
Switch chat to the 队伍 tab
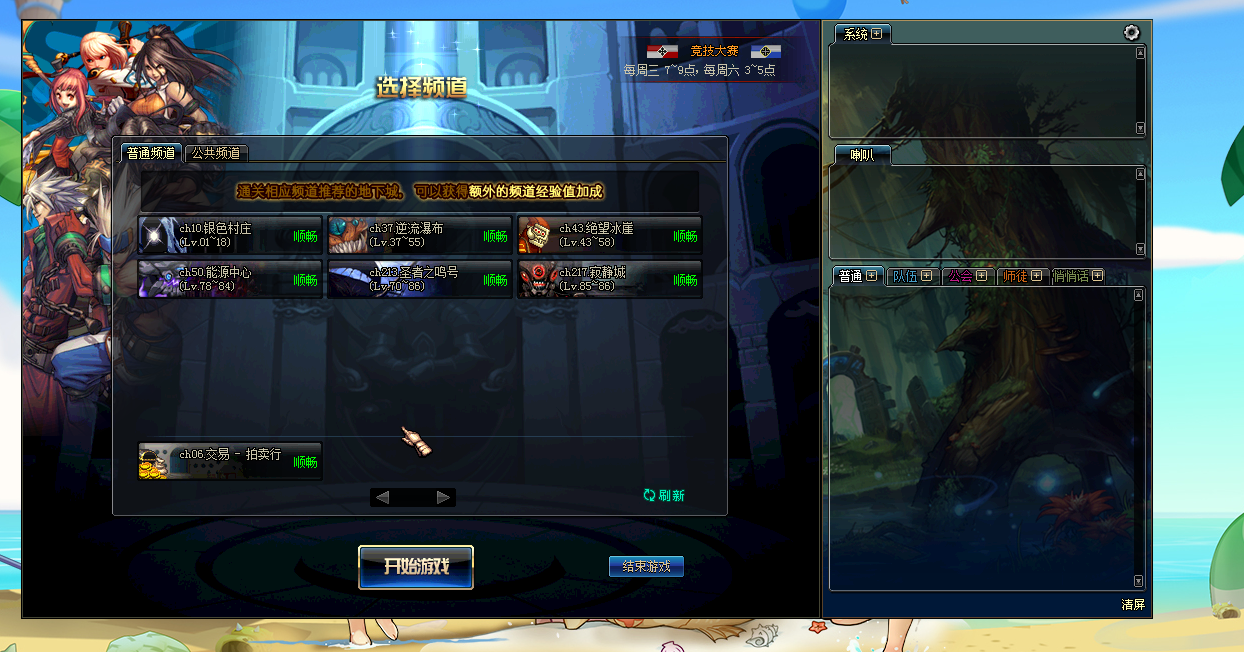coord(910,276)
